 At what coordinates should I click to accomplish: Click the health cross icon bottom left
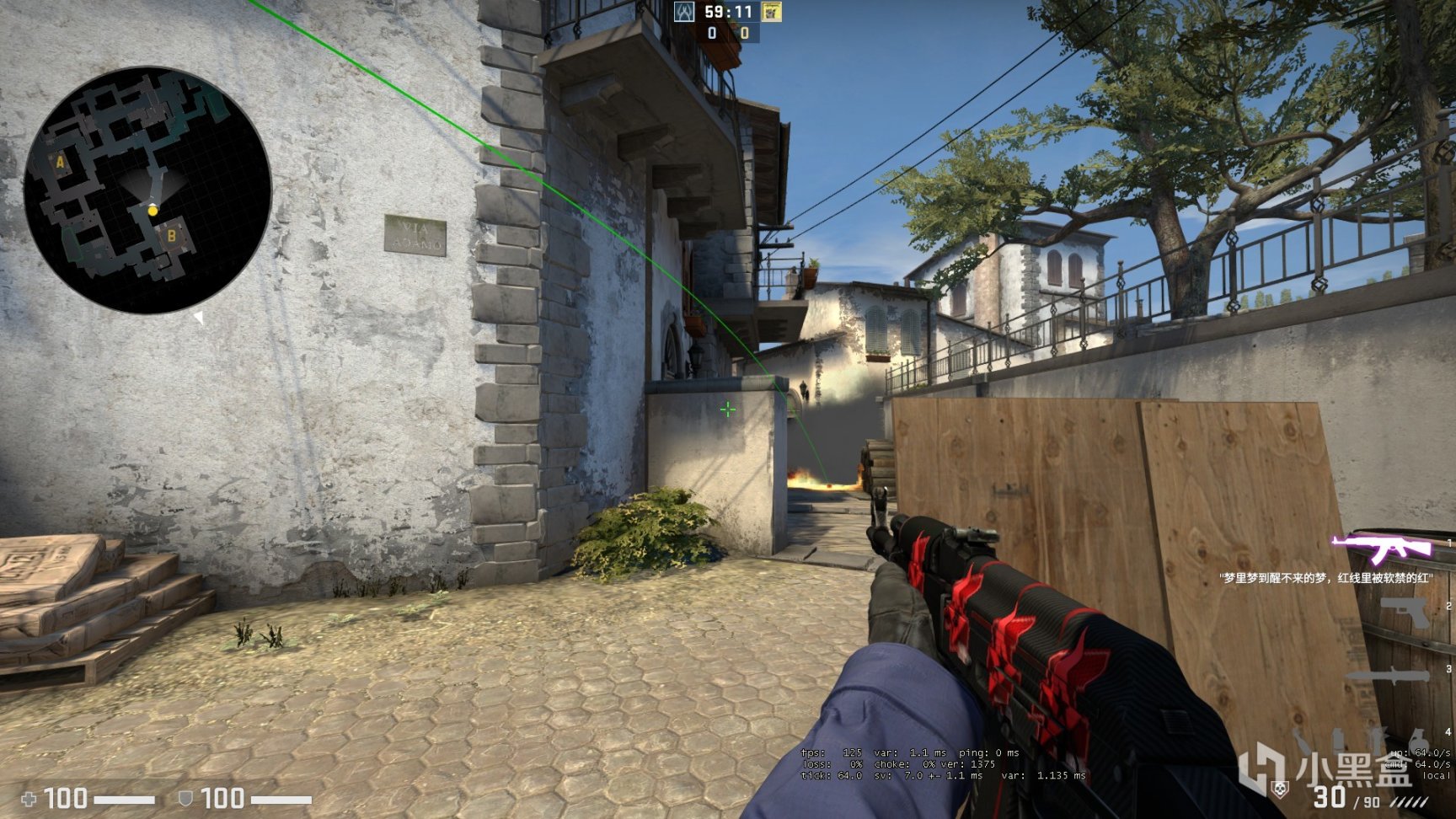coord(29,799)
